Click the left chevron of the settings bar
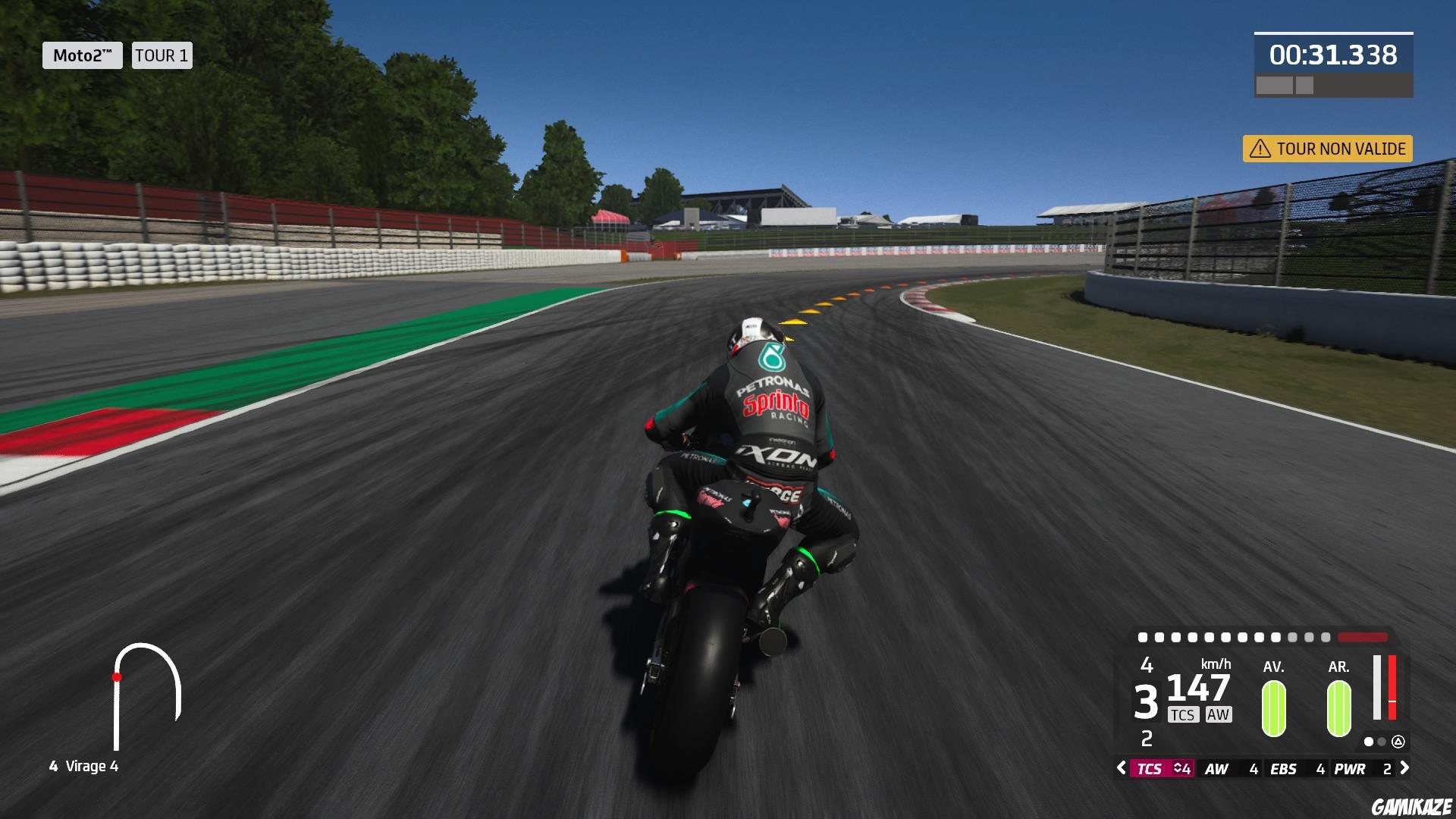Image resolution: width=1456 pixels, height=819 pixels. pos(1121,767)
